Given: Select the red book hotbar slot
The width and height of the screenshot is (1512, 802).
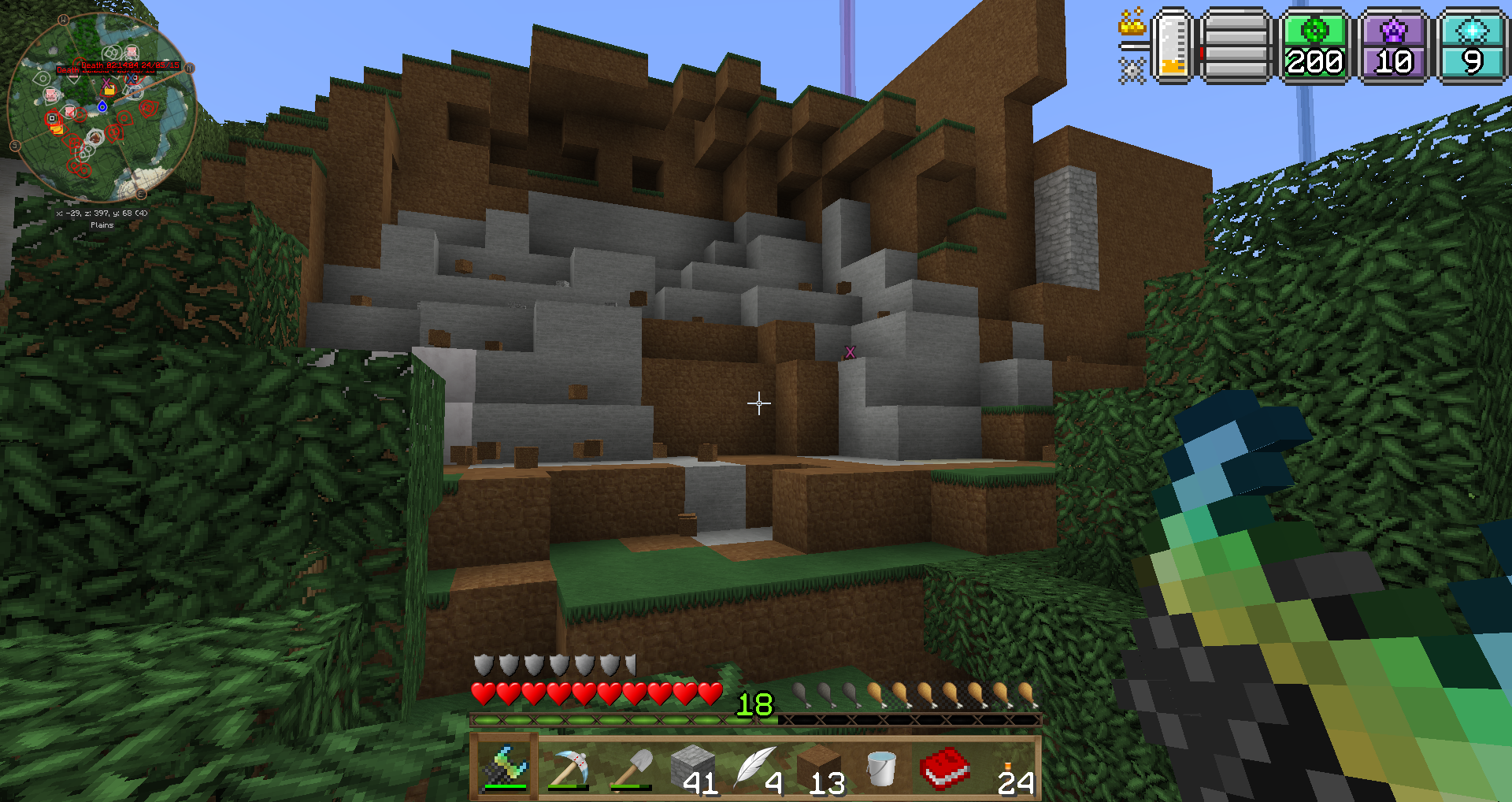Looking at the screenshot, I should [944, 768].
